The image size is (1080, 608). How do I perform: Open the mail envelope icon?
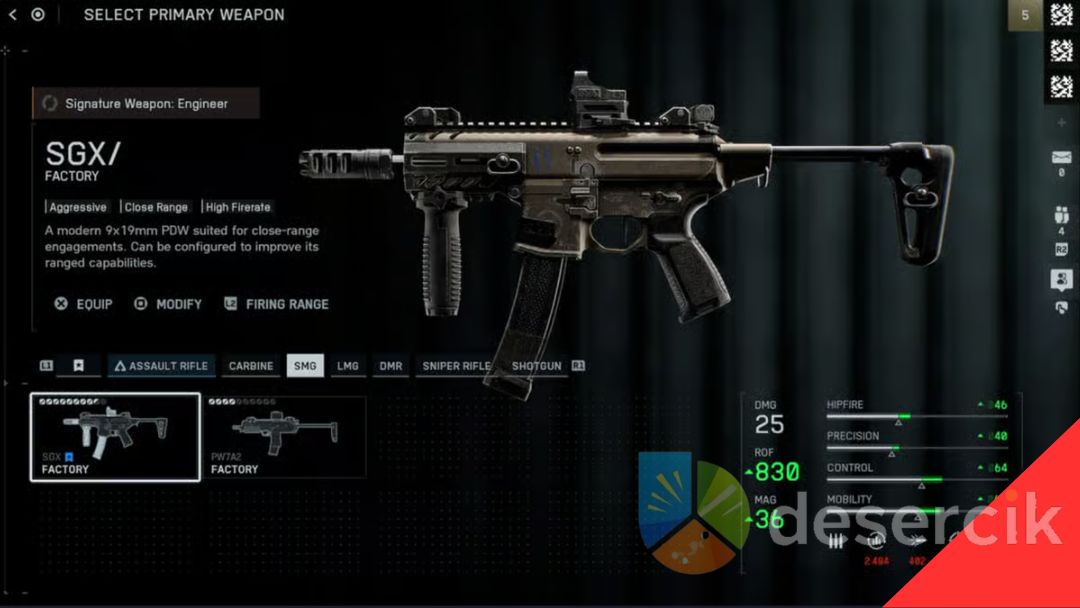tap(1061, 158)
